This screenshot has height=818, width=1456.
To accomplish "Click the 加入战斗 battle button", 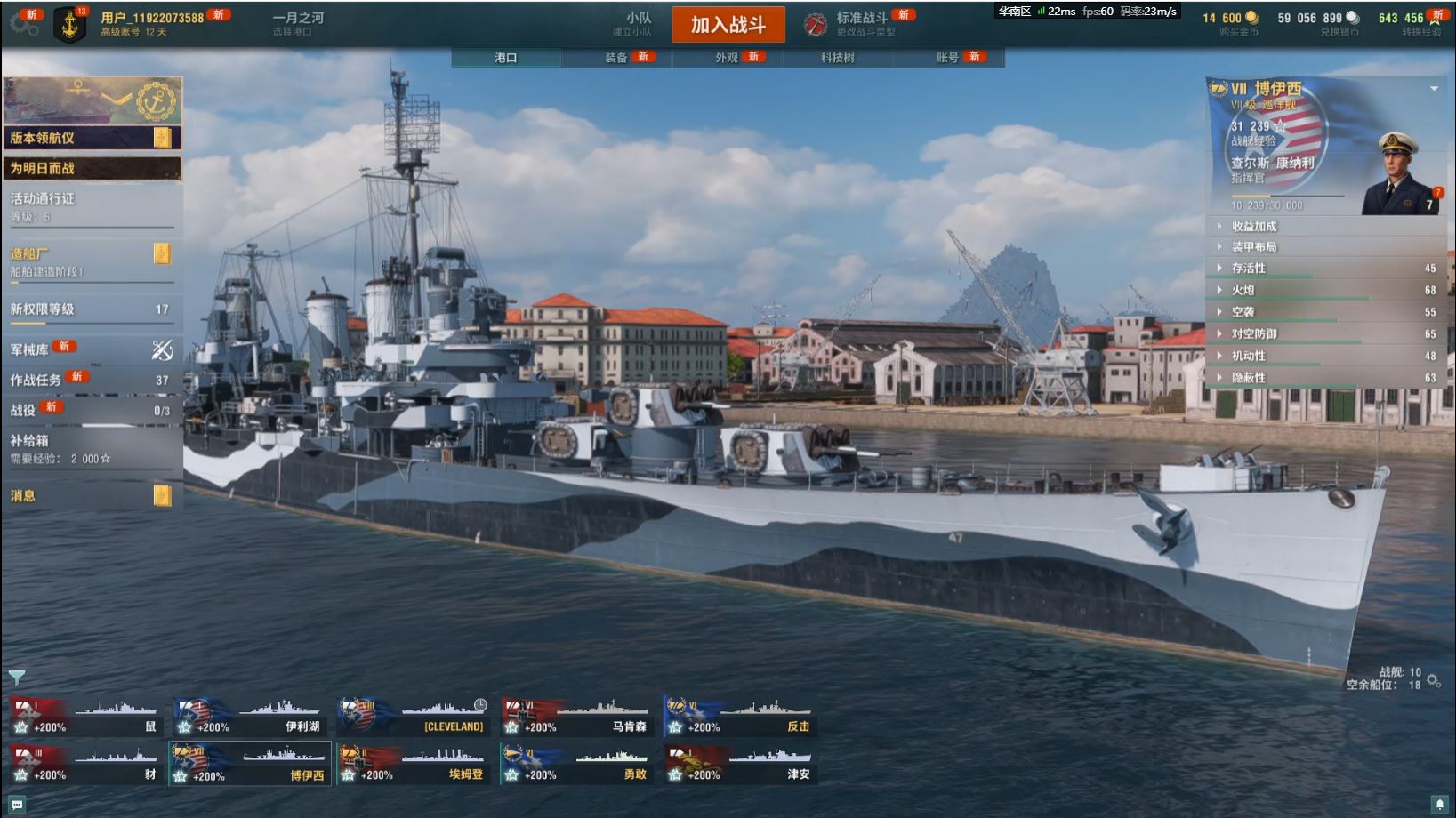I will (728, 25).
